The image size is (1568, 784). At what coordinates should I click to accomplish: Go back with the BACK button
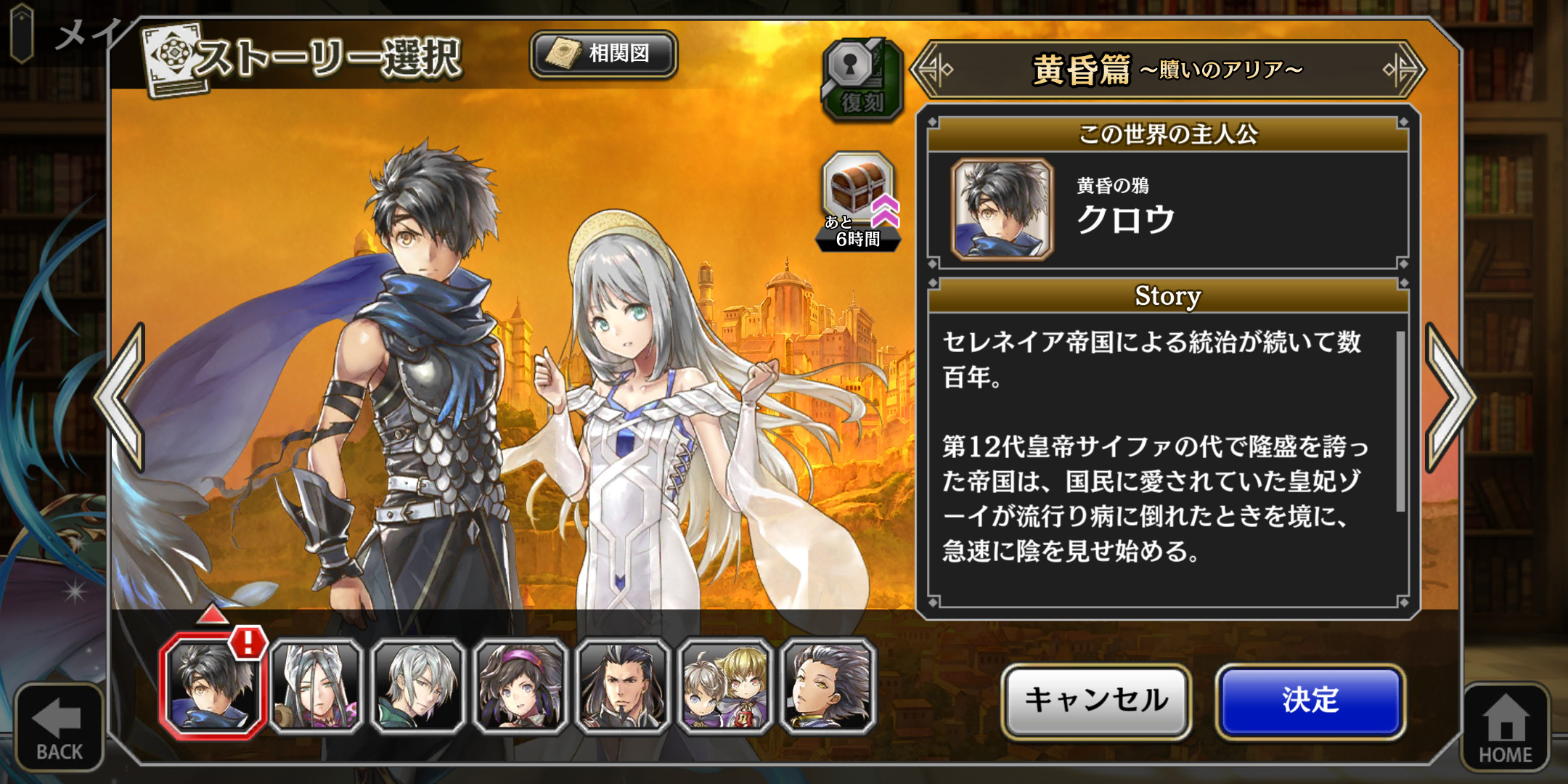click(x=59, y=727)
